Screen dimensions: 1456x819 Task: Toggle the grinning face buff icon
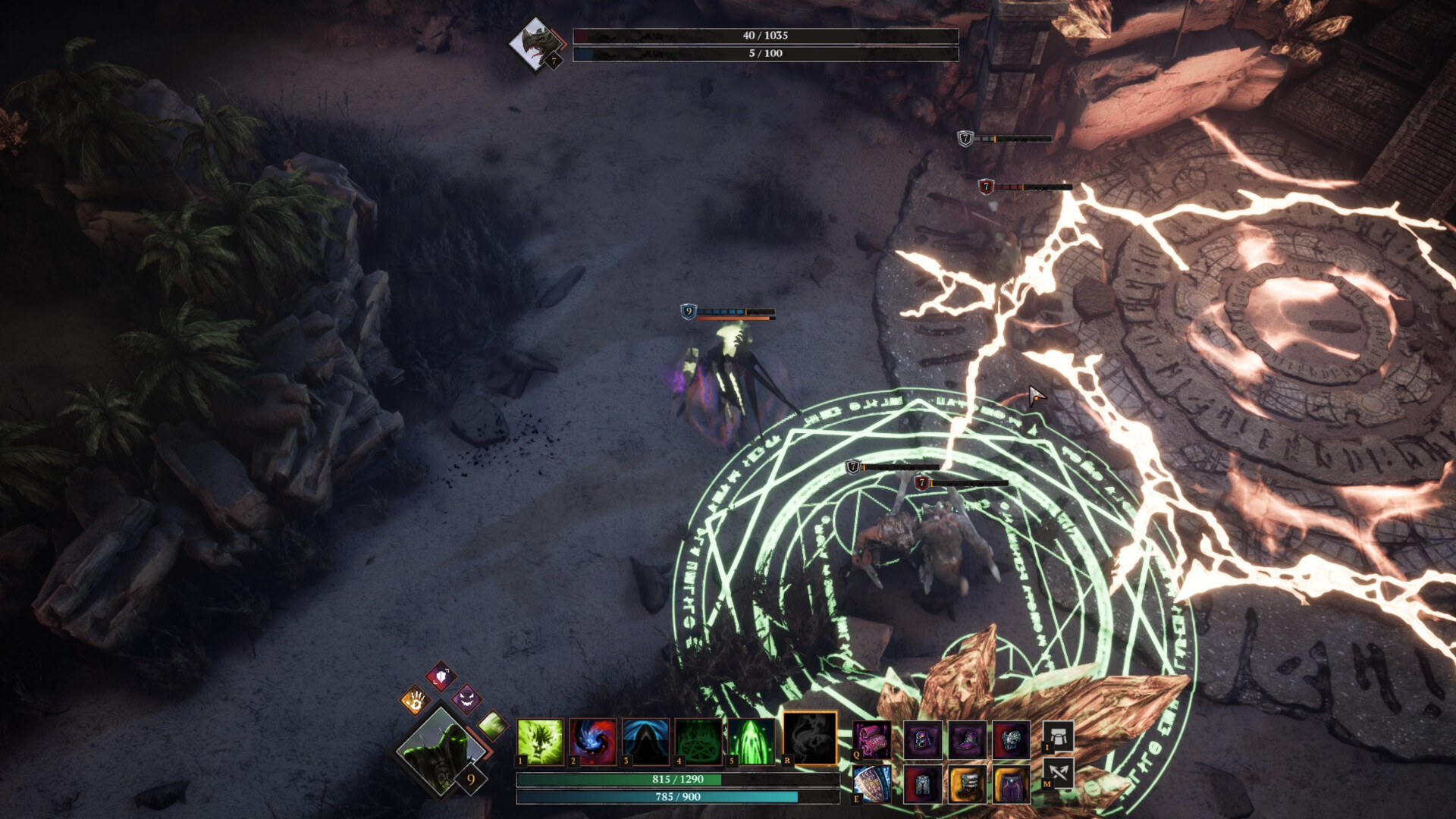click(467, 699)
